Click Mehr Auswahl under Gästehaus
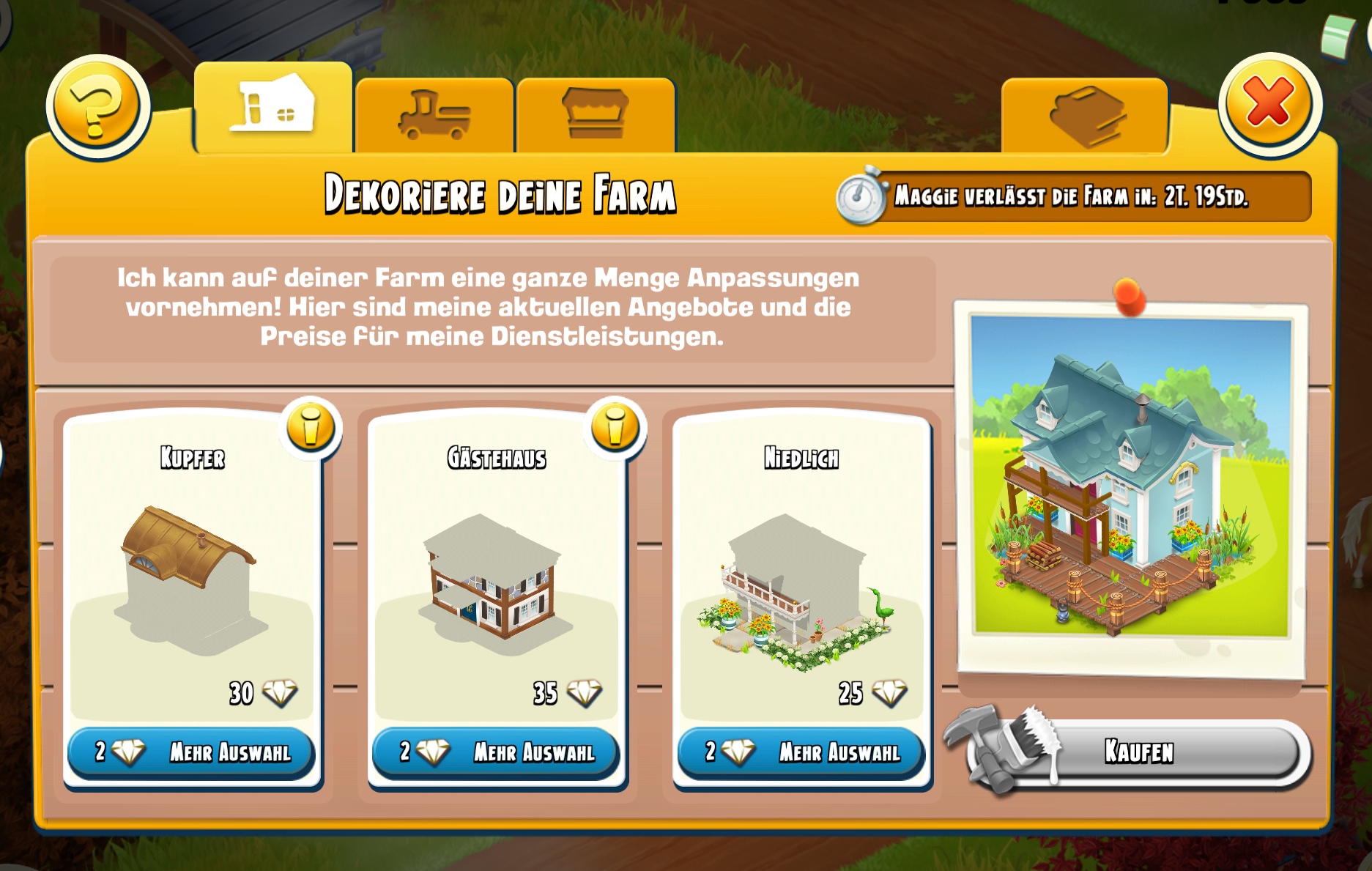The width and height of the screenshot is (1372, 871). 497,752
